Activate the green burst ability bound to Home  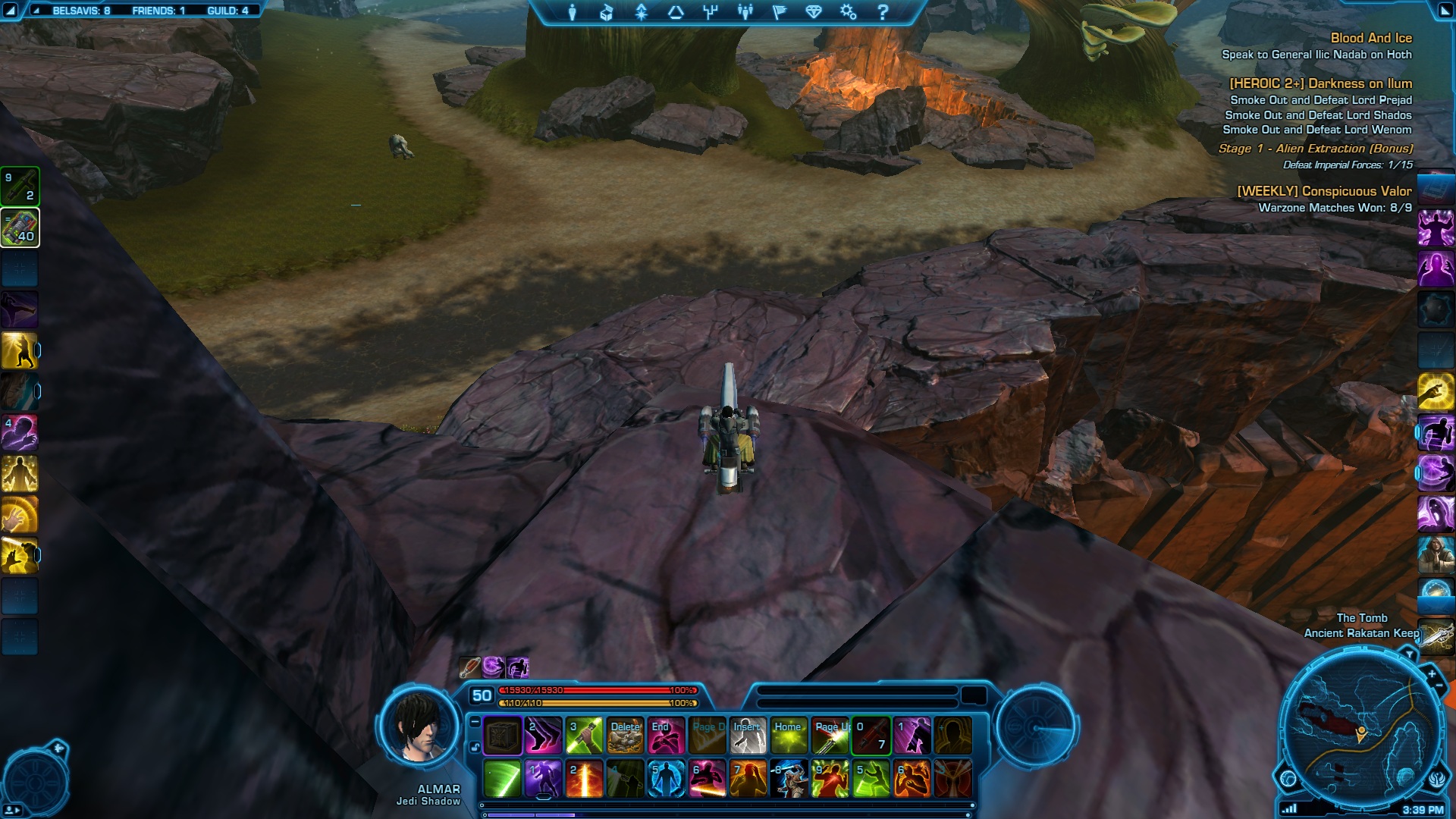click(x=789, y=736)
